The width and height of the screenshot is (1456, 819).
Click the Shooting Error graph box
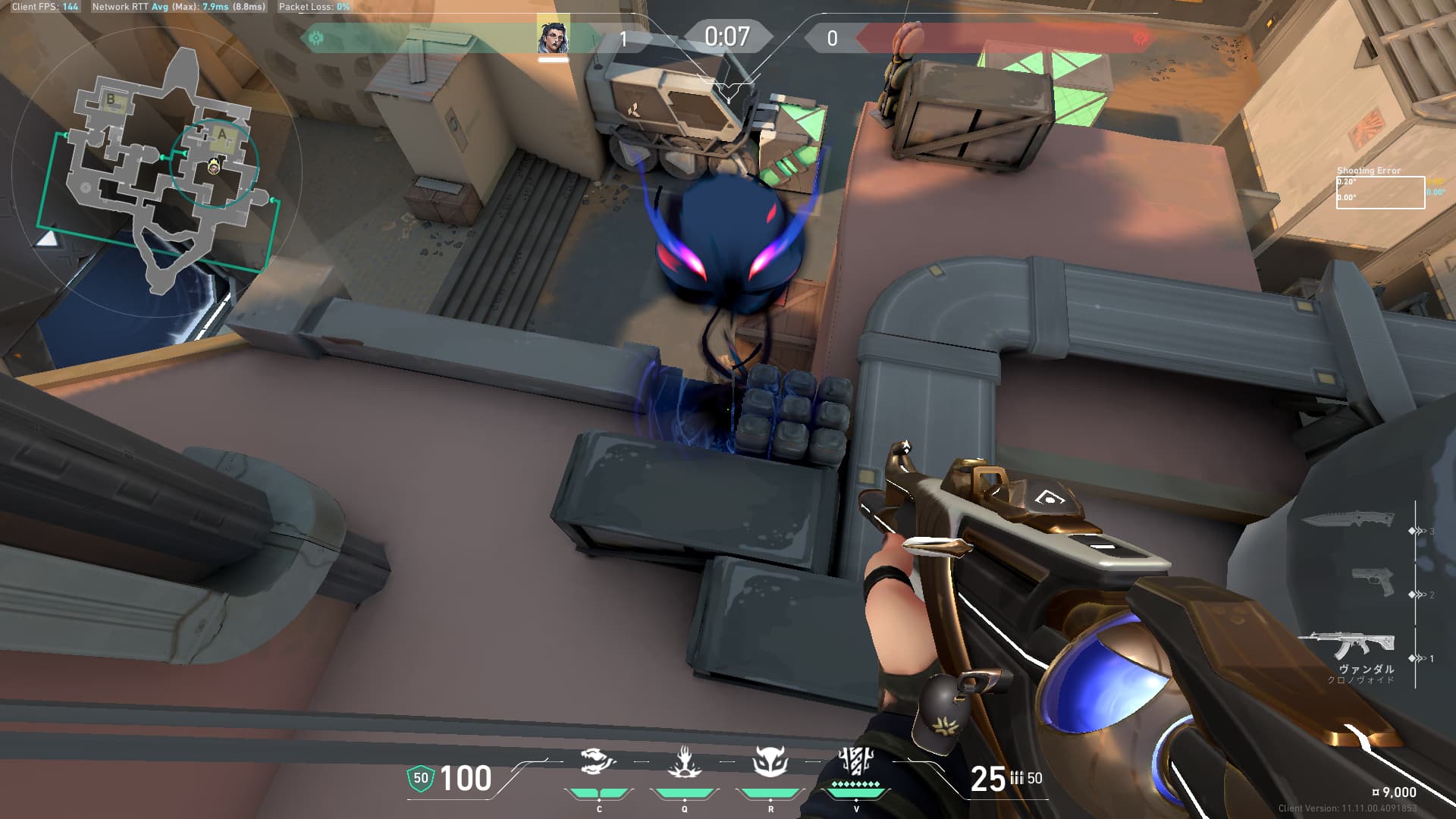(1380, 193)
